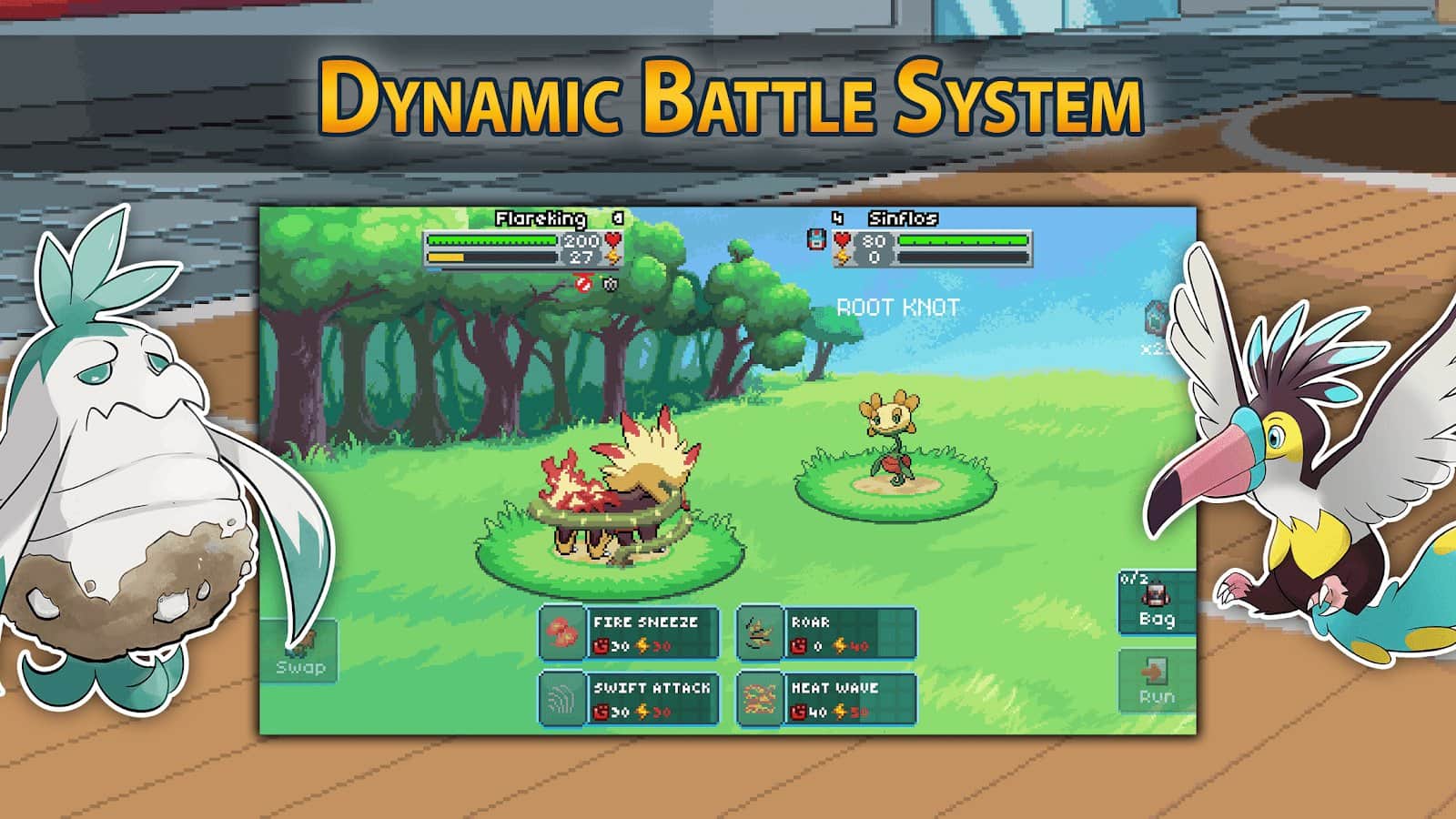Run from the battle
The height and width of the screenshot is (819, 1456).
pyautogui.click(x=1156, y=682)
